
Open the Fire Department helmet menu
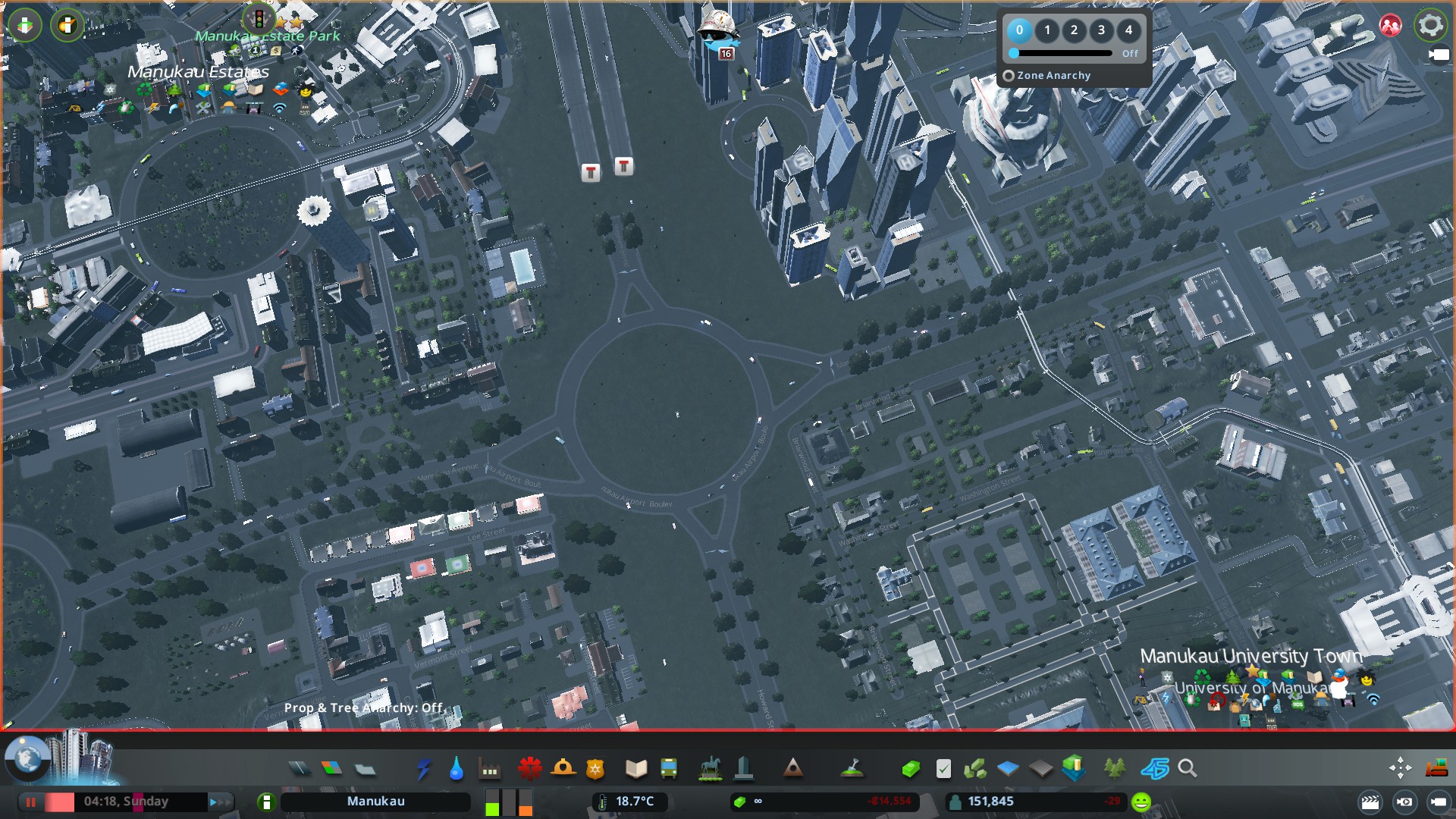pos(563,769)
